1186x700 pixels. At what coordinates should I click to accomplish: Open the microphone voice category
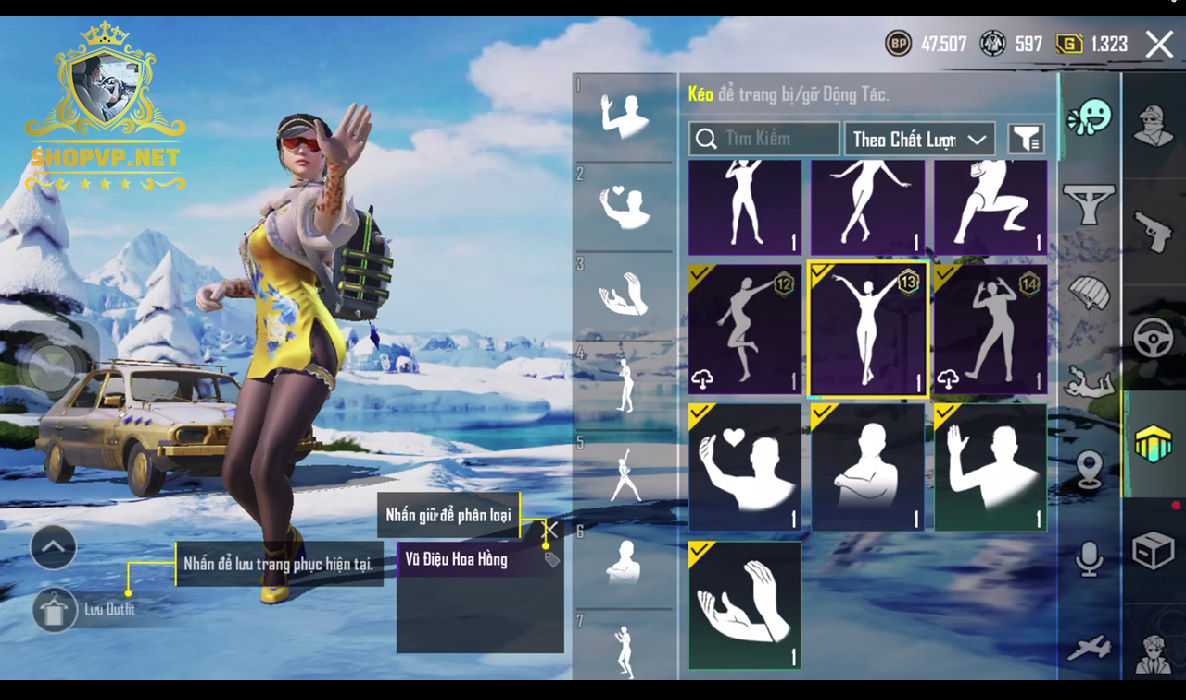pos(1089,557)
